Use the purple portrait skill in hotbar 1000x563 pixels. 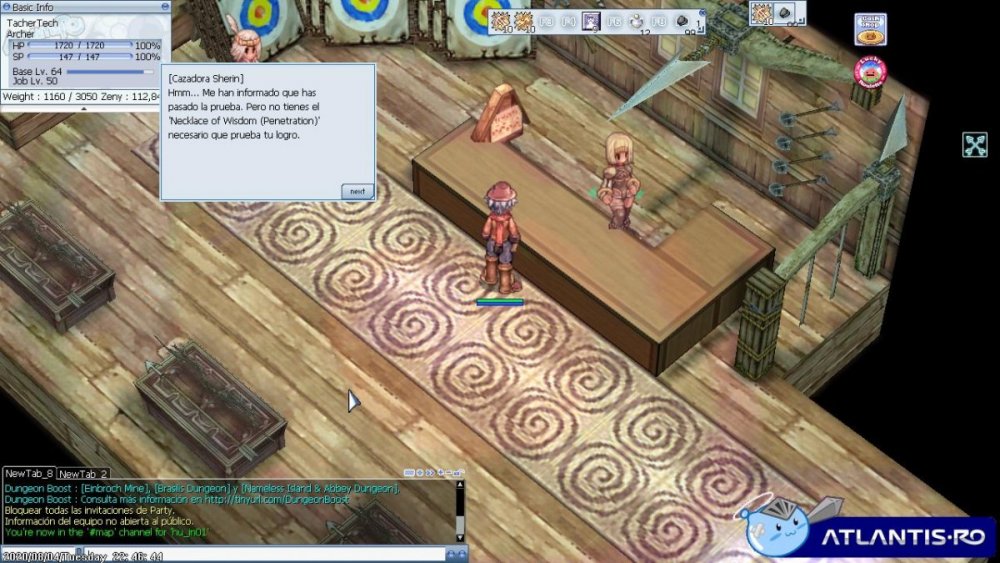(x=591, y=20)
